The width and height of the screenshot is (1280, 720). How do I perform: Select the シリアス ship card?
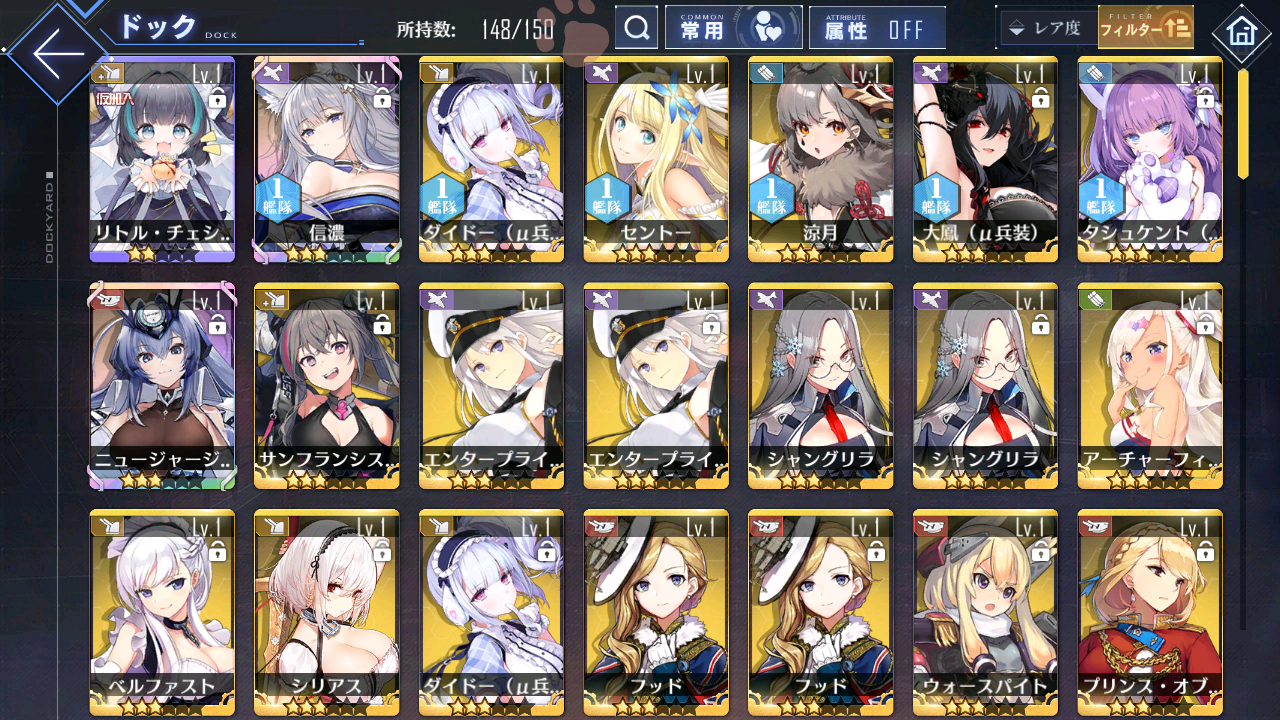(x=326, y=612)
